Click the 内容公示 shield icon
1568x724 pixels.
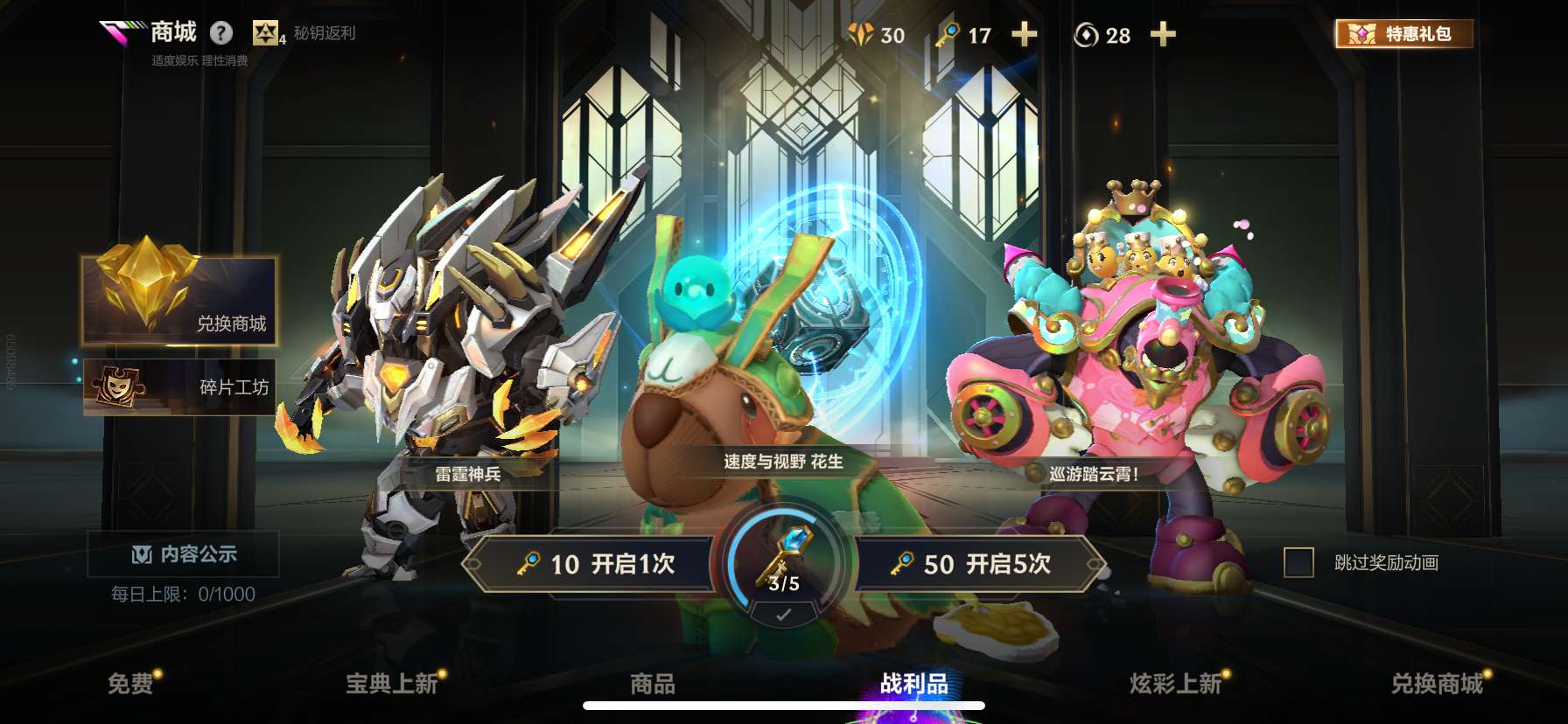pos(140,553)
